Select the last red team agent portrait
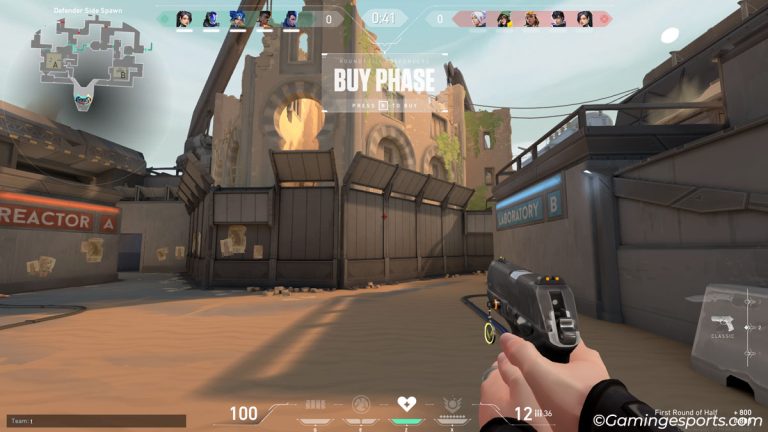Screen dimensions: 768x432 click(x=585, y=19)
